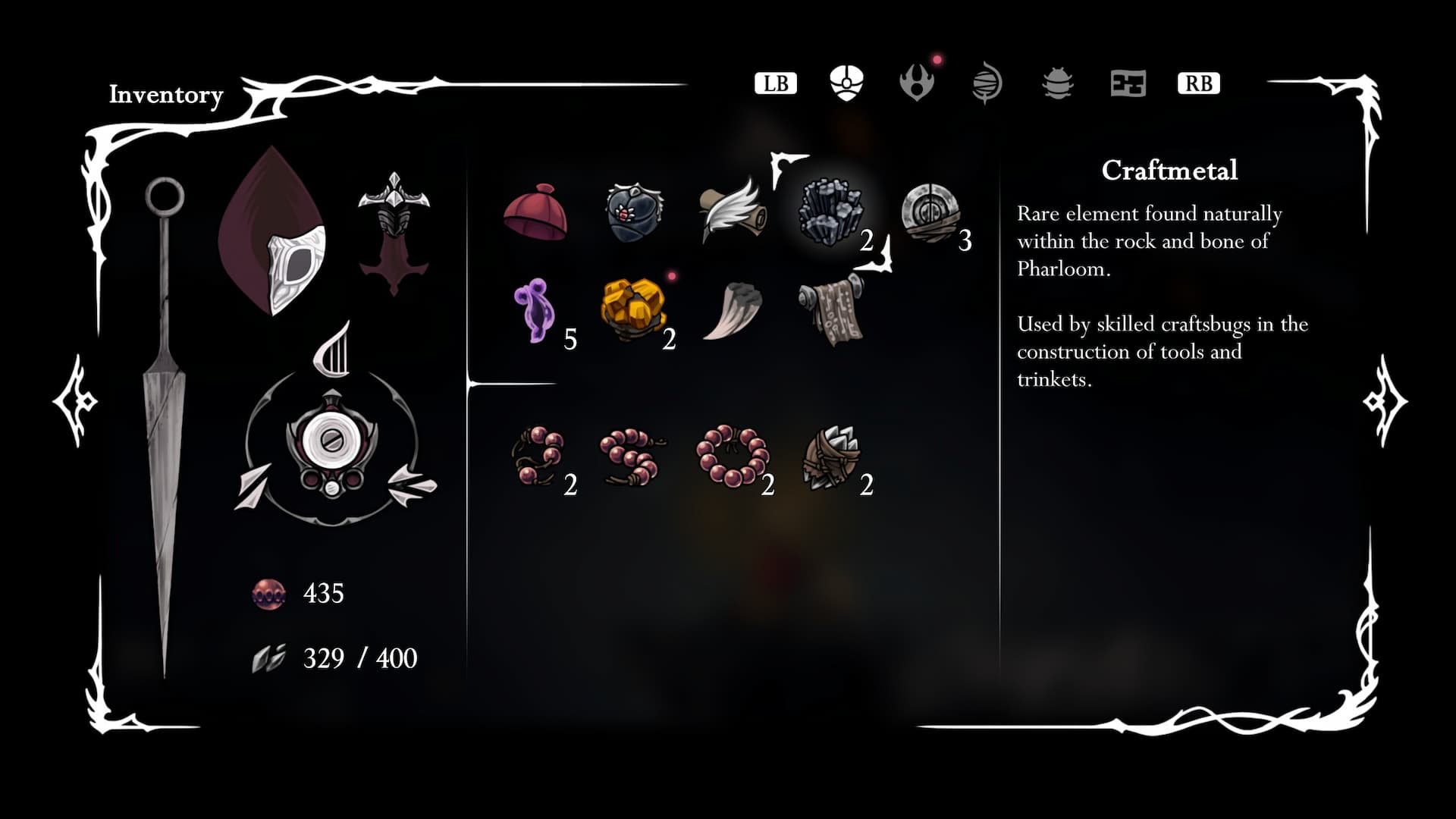This screenshot has width=1456, height=819.
Task: Choose the purple curled item
Action: tap(534, 310)
